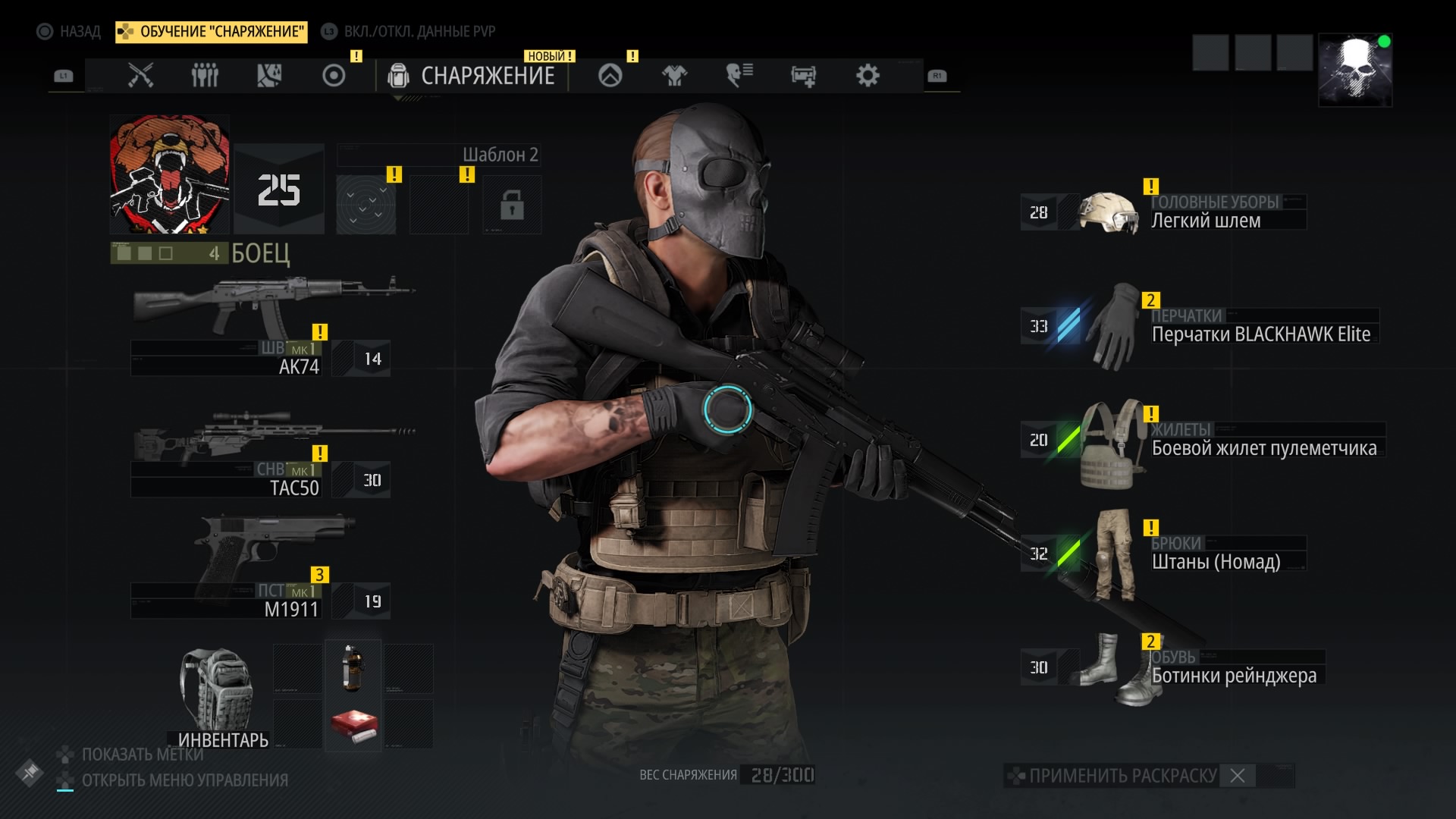Screen dimensions: 1456x819
Task: Open the target circle objectives tab
Action: pos(334,75)
